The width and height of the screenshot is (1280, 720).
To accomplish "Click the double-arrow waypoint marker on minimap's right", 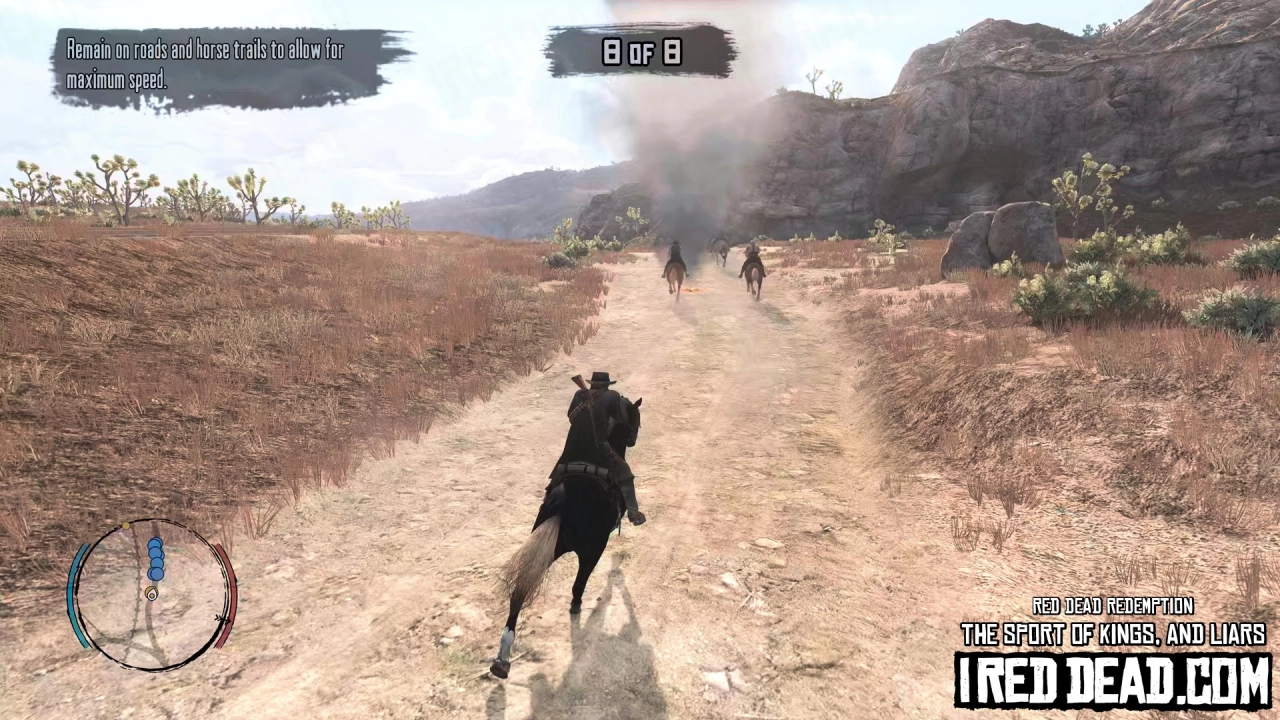I will coord(222,619).
